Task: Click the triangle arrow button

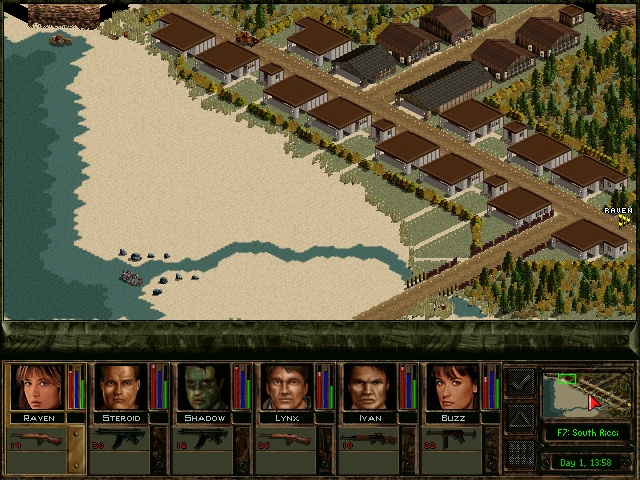Action: tap(520, 418)
